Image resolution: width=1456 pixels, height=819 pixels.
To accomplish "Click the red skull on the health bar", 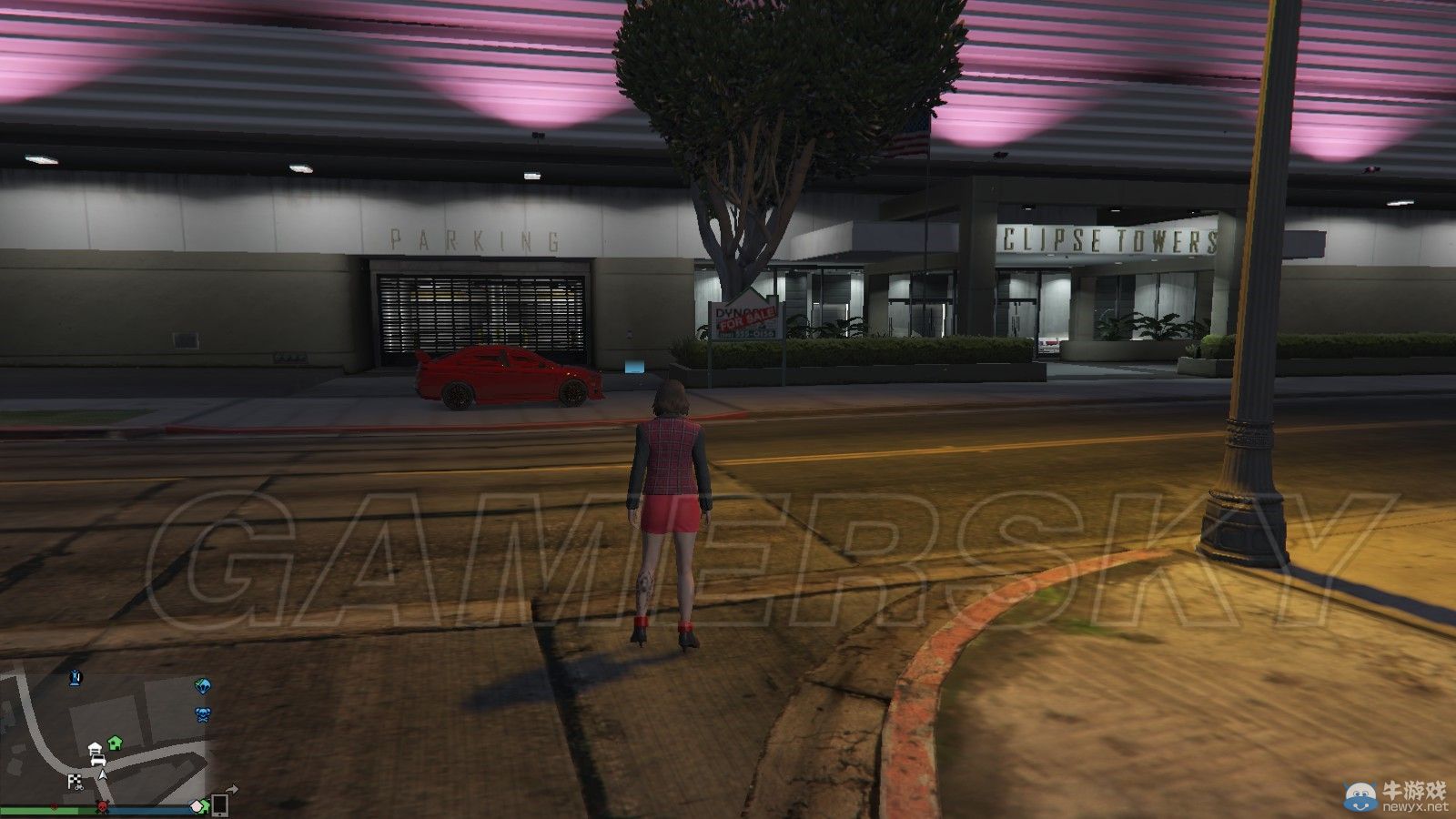I will [x=102, y=807].
